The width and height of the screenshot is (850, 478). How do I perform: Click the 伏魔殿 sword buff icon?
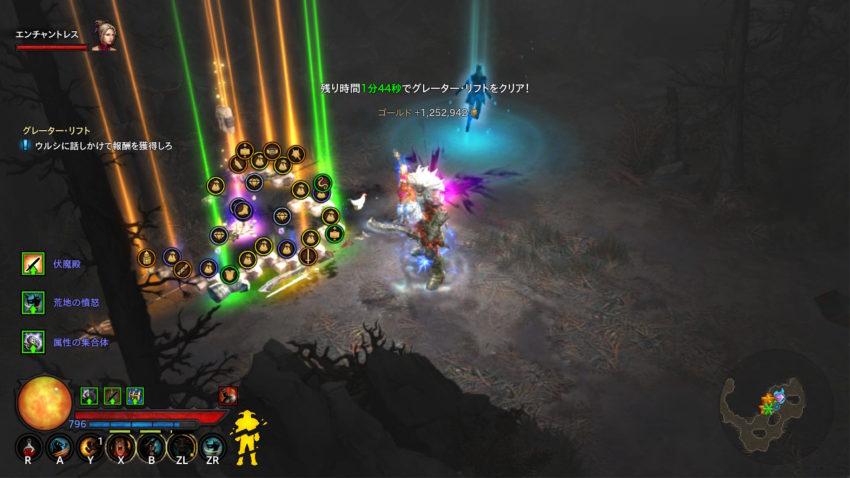(x=33, y=264)
